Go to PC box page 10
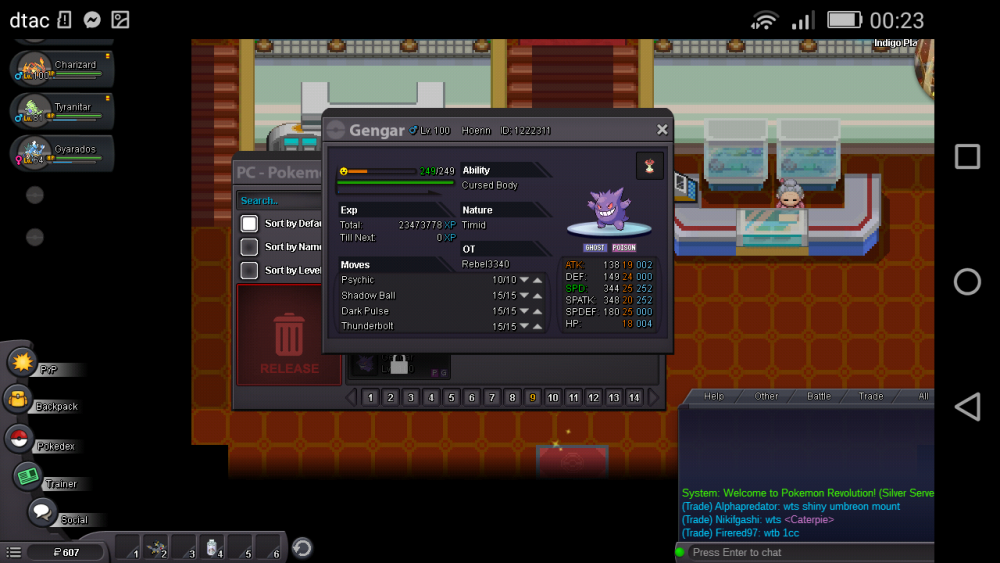This screenshot has height=563, width=1000. [553, 398]
